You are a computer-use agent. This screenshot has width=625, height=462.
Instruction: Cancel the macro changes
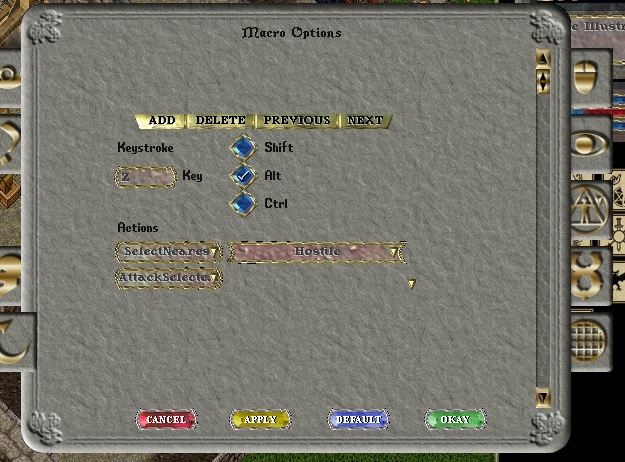point(165,420)
